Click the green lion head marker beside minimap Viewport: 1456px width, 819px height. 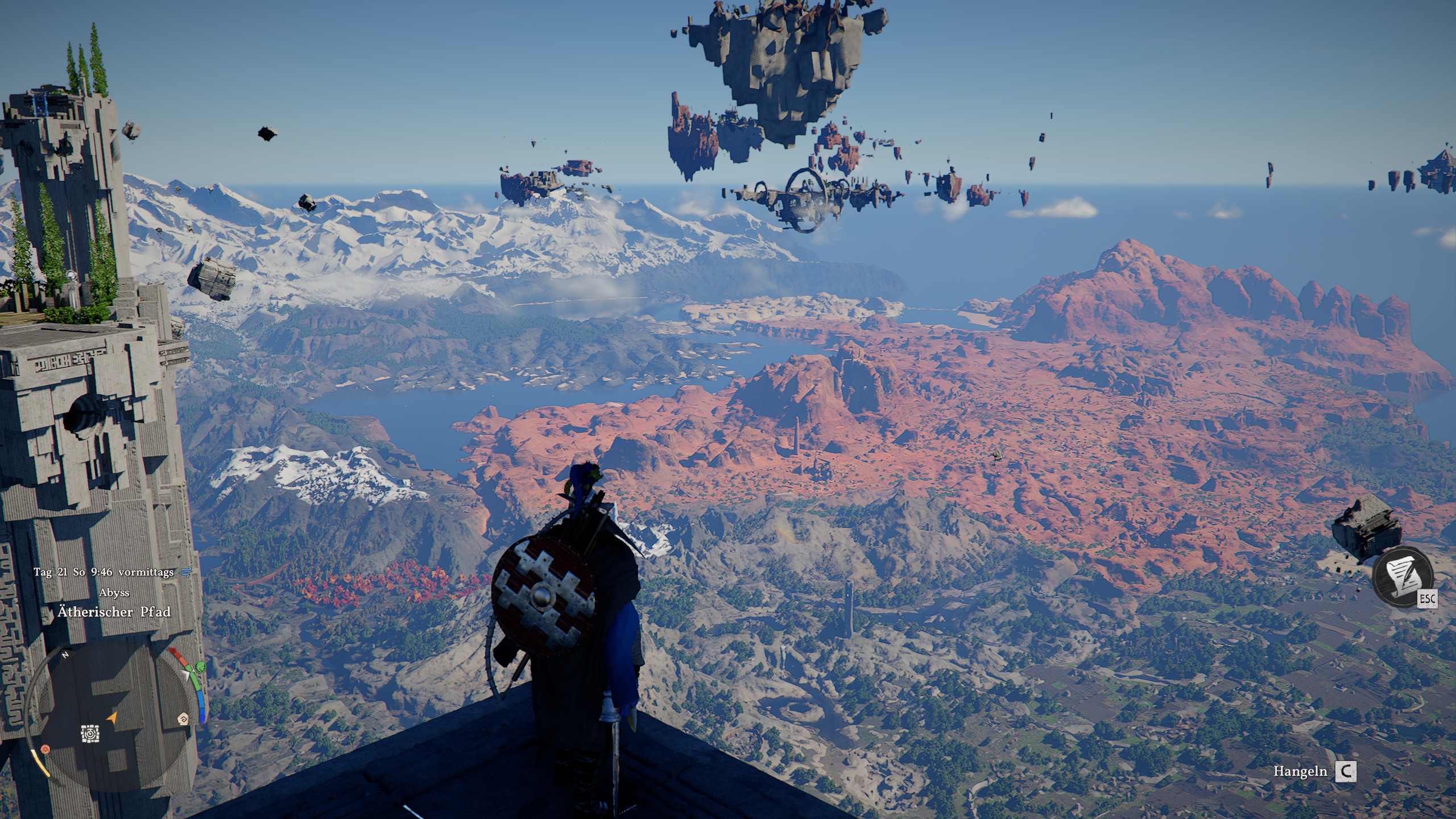[200, 667]
